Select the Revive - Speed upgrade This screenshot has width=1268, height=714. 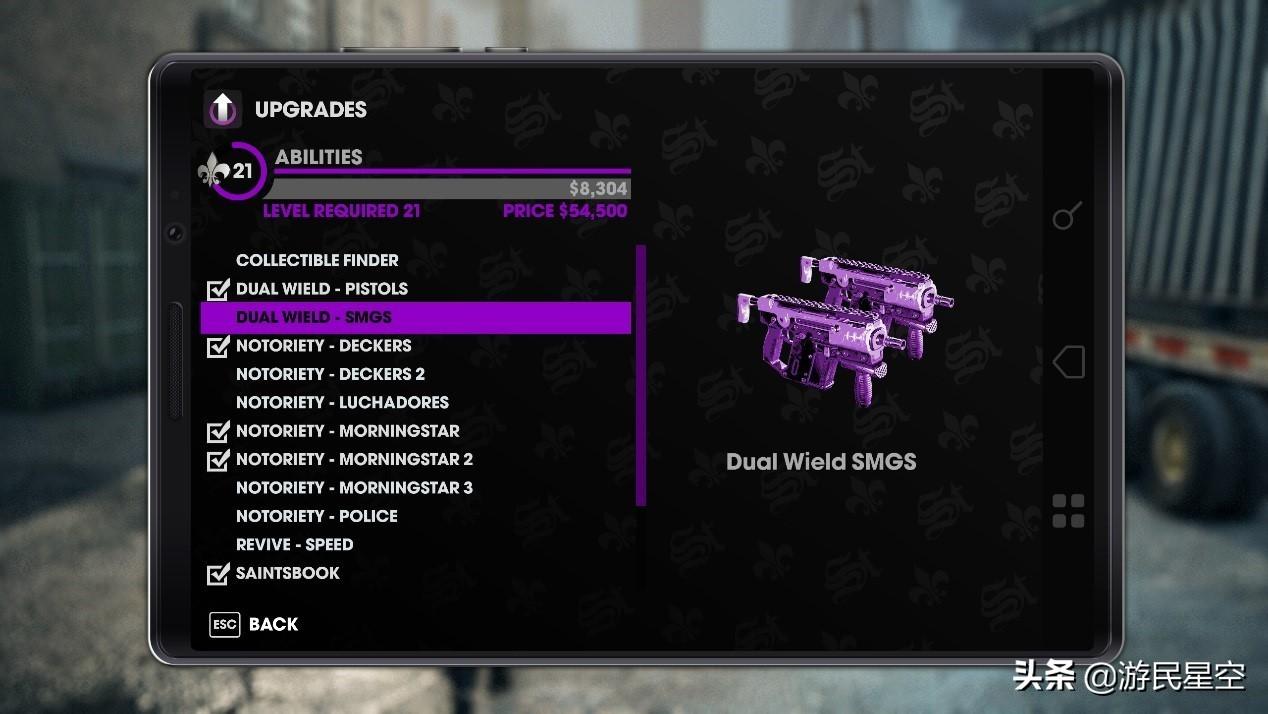pos(294,545)
